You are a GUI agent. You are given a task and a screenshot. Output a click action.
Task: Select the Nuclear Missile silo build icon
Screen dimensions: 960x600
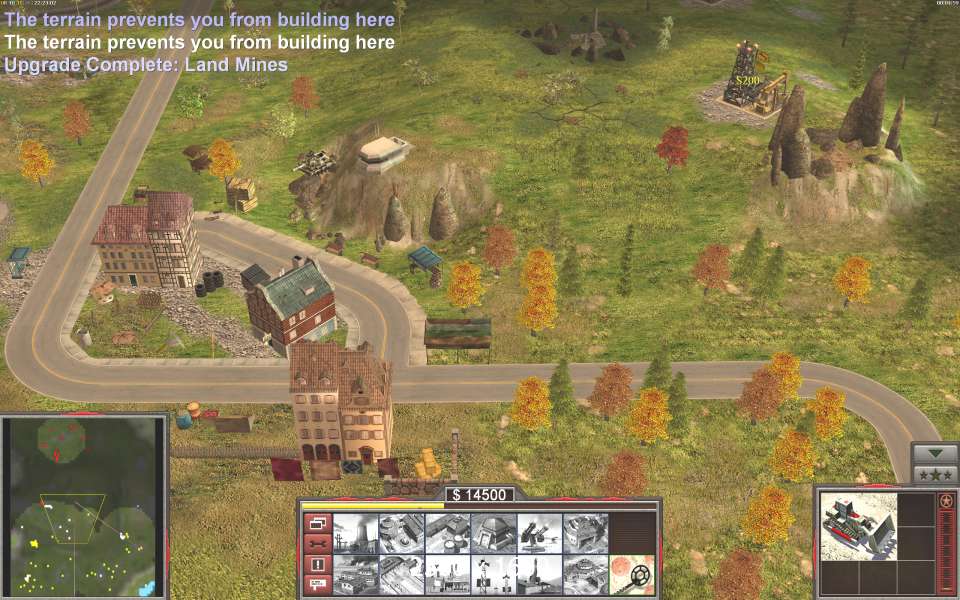[539, 574]
